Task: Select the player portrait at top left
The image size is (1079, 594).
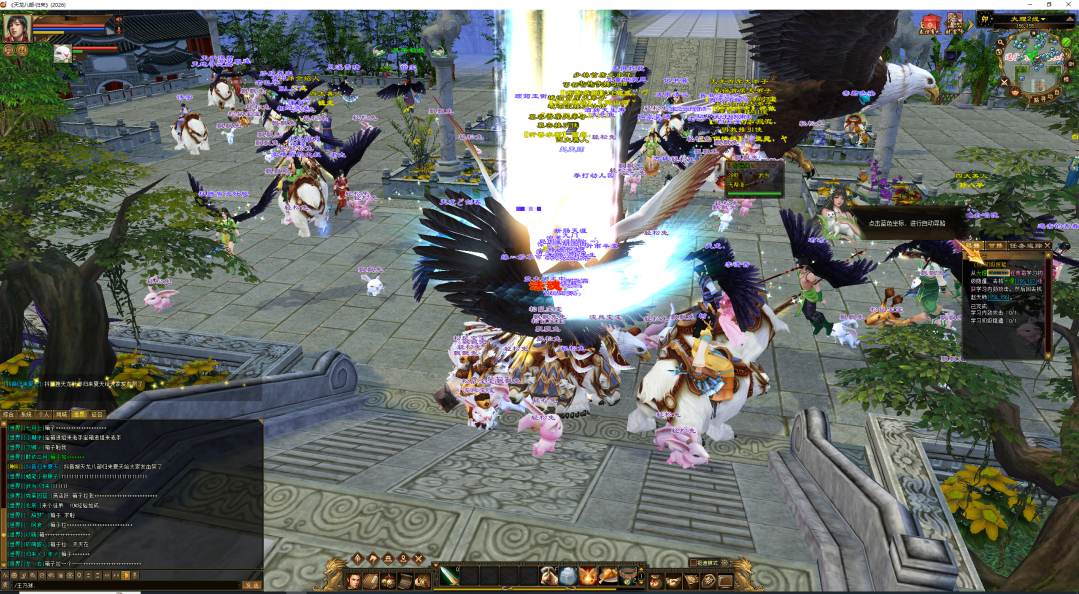Action: click(x=17, y=27)
